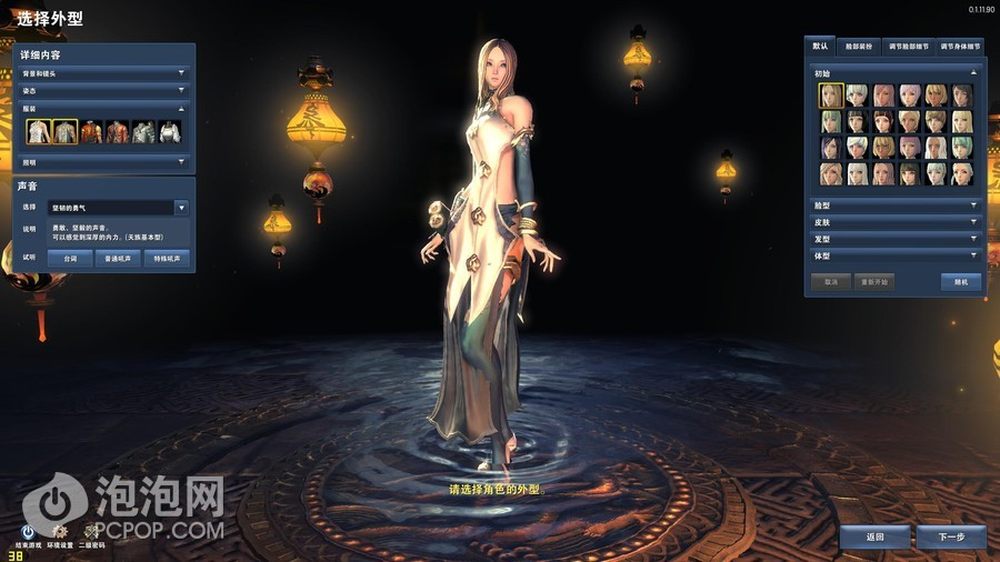Play the 特殊吼声 voice sample
The width and height of the screenshot is (1000, 562).
point(165,258)
